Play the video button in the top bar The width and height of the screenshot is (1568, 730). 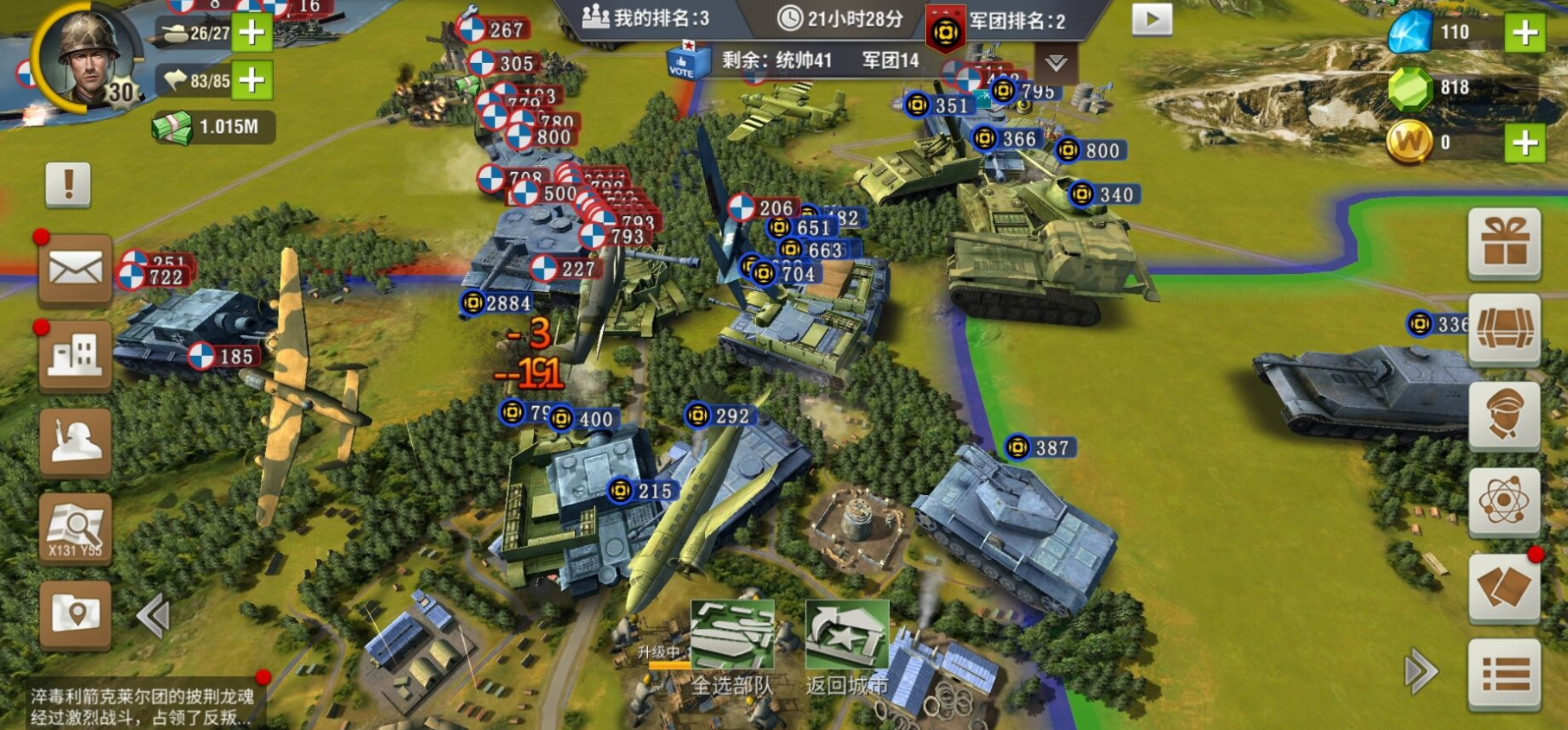click(x=1152, y=20)
